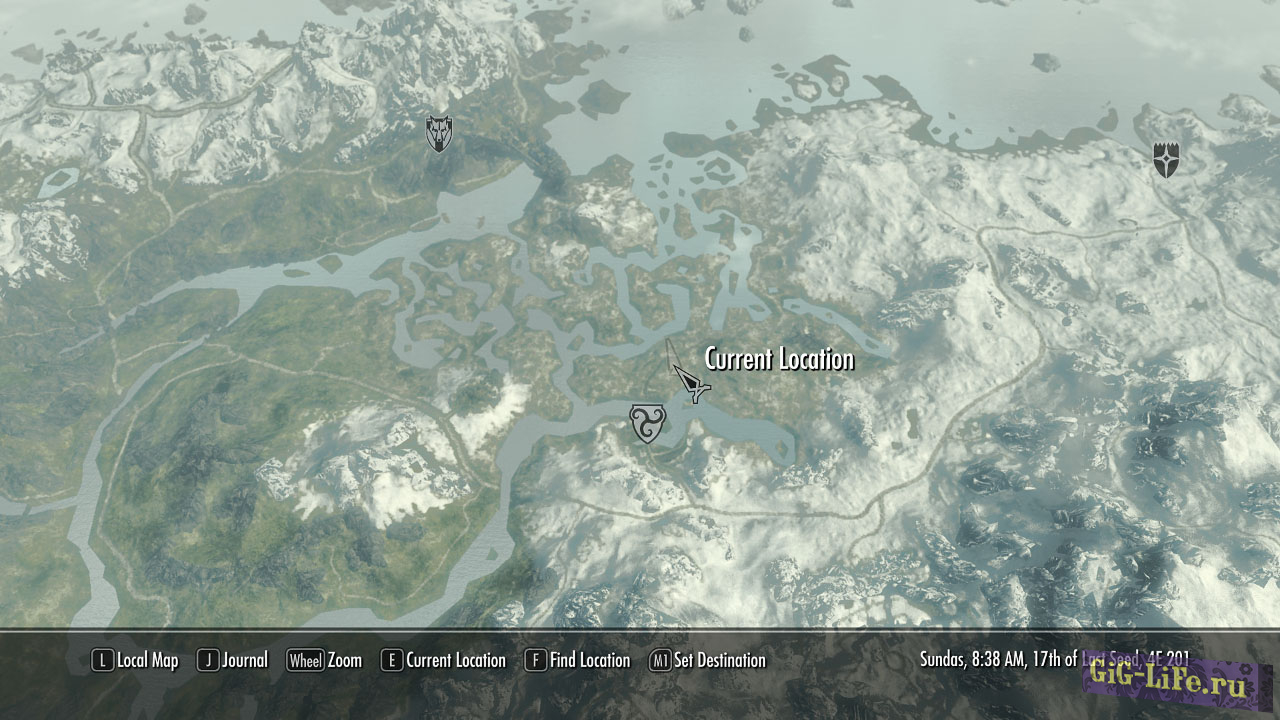The image size is (1280, 720).
Task: Center map with the Current Location button
Action: tap(443, 660)
